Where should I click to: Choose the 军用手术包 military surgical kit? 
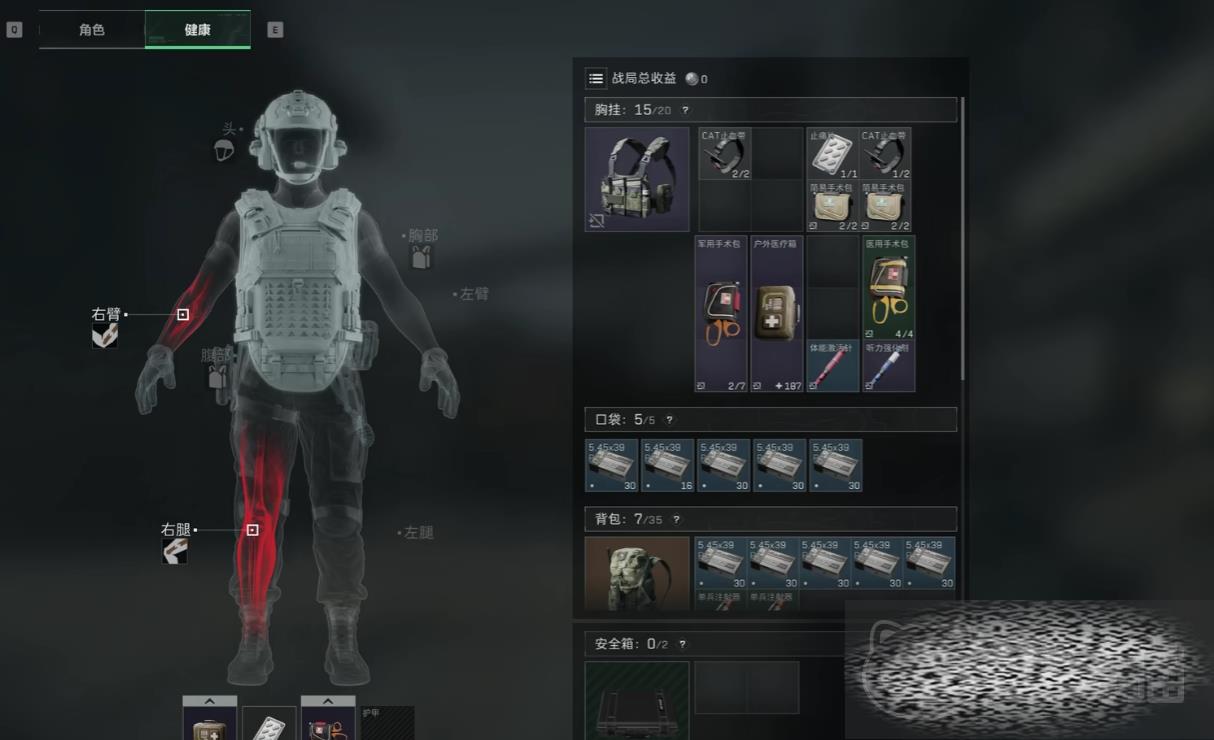click(721, 314)
